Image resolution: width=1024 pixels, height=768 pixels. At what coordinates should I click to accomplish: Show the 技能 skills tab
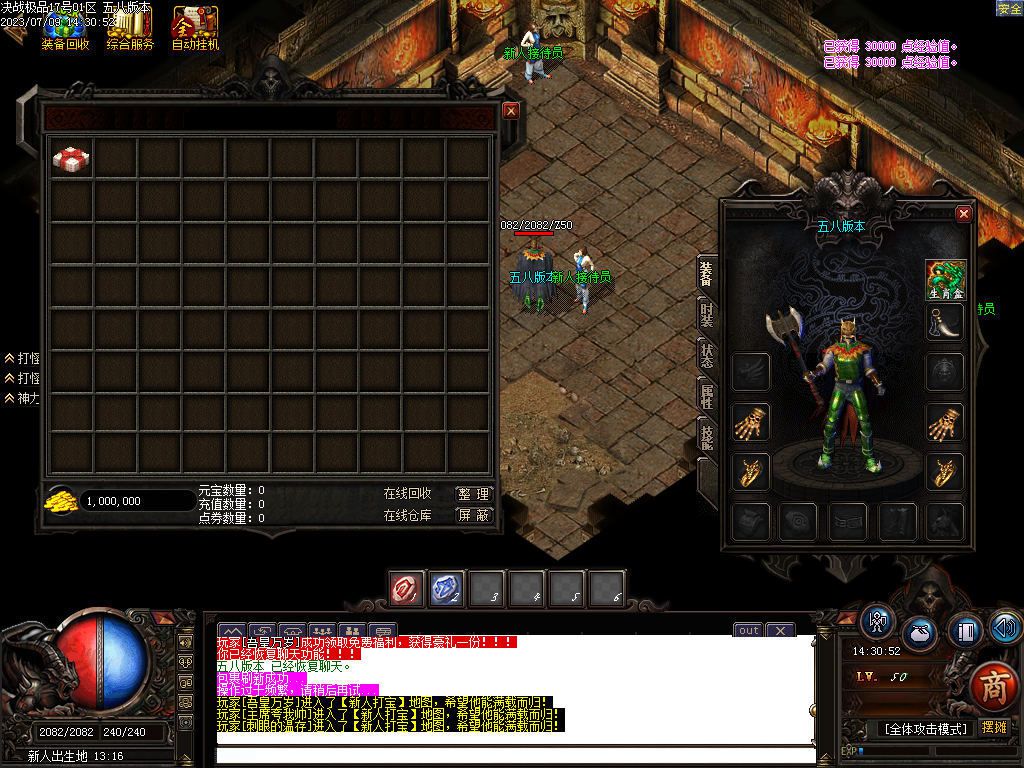[x=707, y=436]
